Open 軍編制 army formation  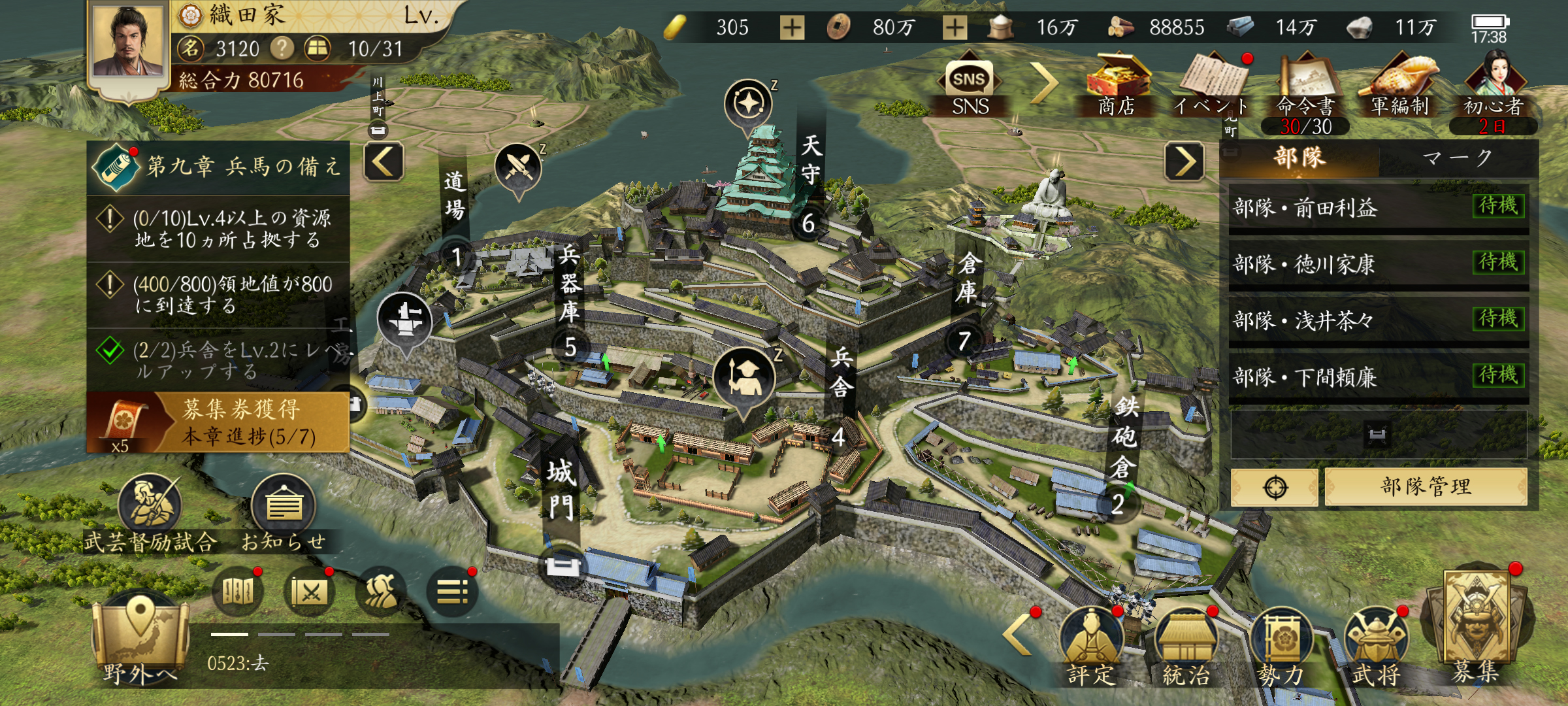click(x=1399, y=84)
